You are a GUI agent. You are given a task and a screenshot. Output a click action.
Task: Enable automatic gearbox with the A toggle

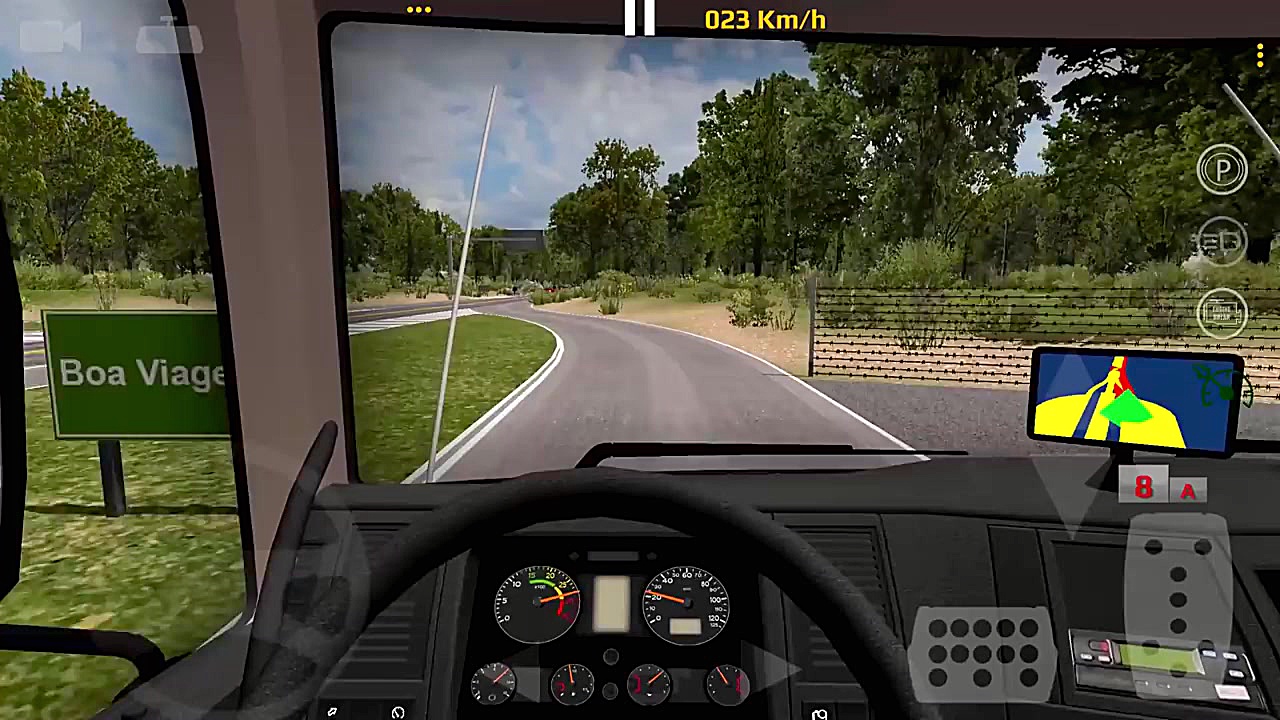point(1188,489)
